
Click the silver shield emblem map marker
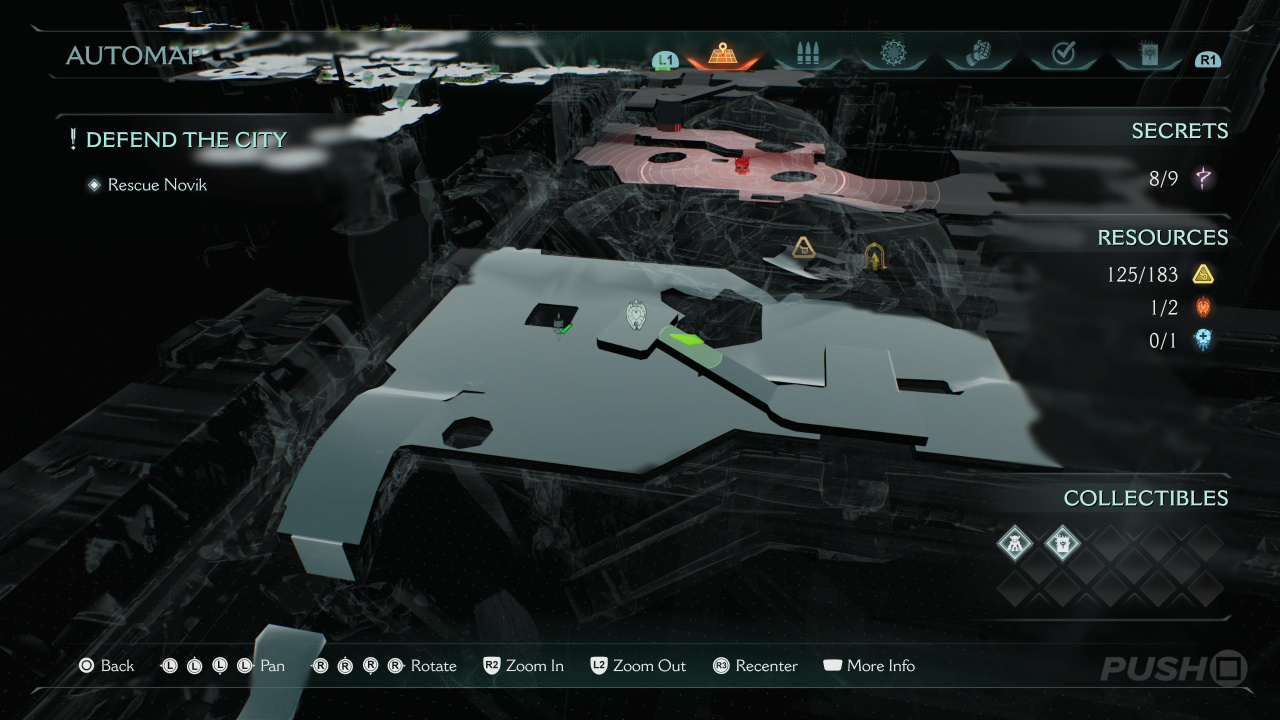635,315
